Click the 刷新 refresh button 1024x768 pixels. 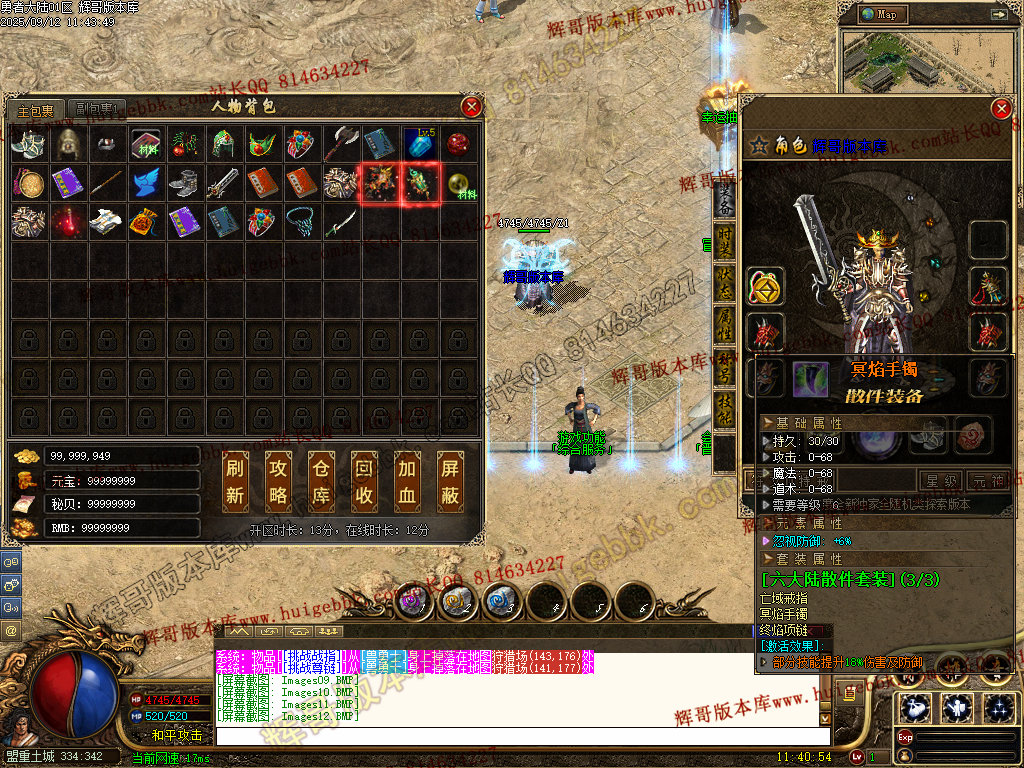[236, 481]
